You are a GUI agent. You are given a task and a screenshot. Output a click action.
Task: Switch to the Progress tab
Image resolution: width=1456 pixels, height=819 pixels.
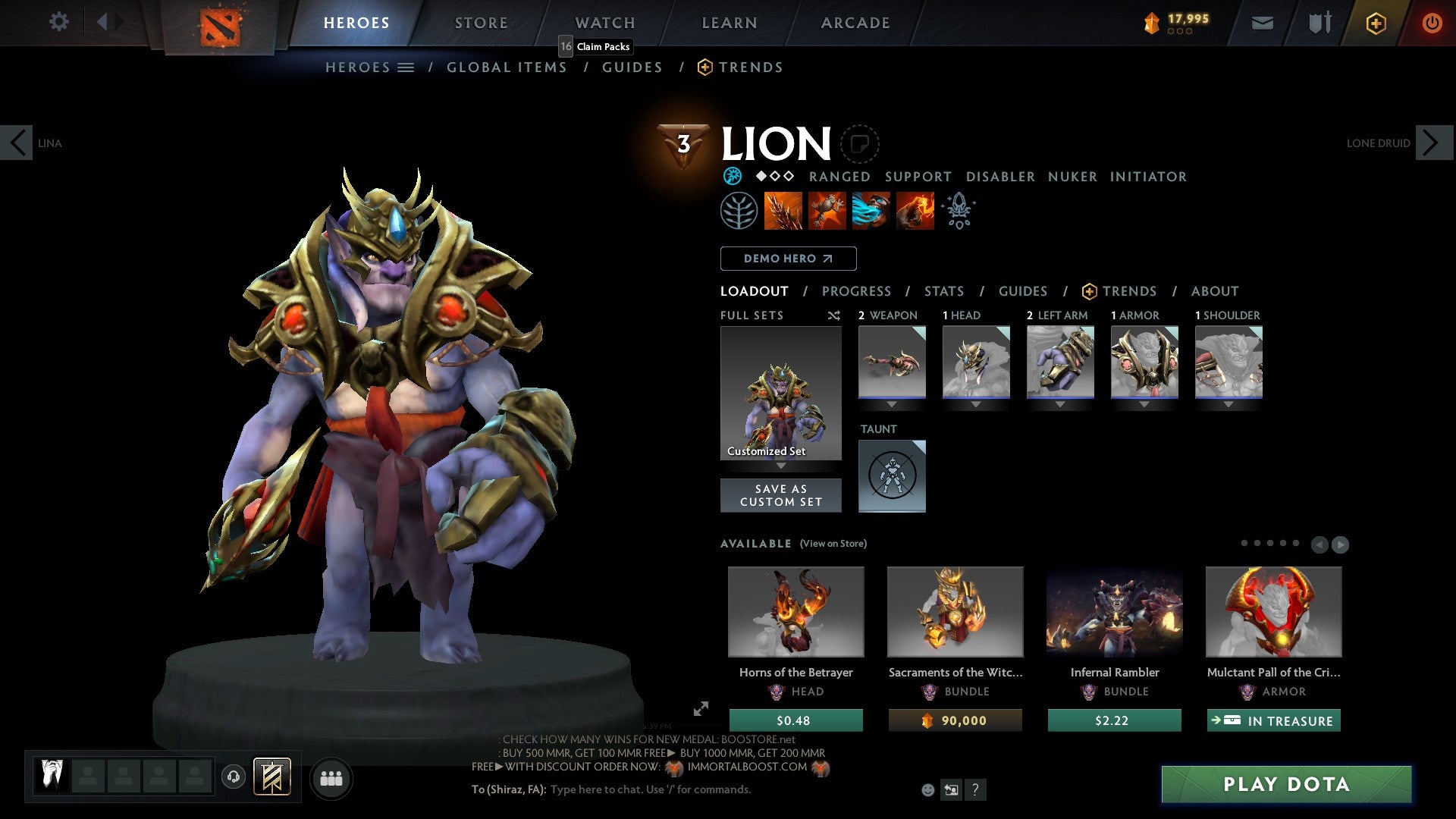click(x=856, y=291)
